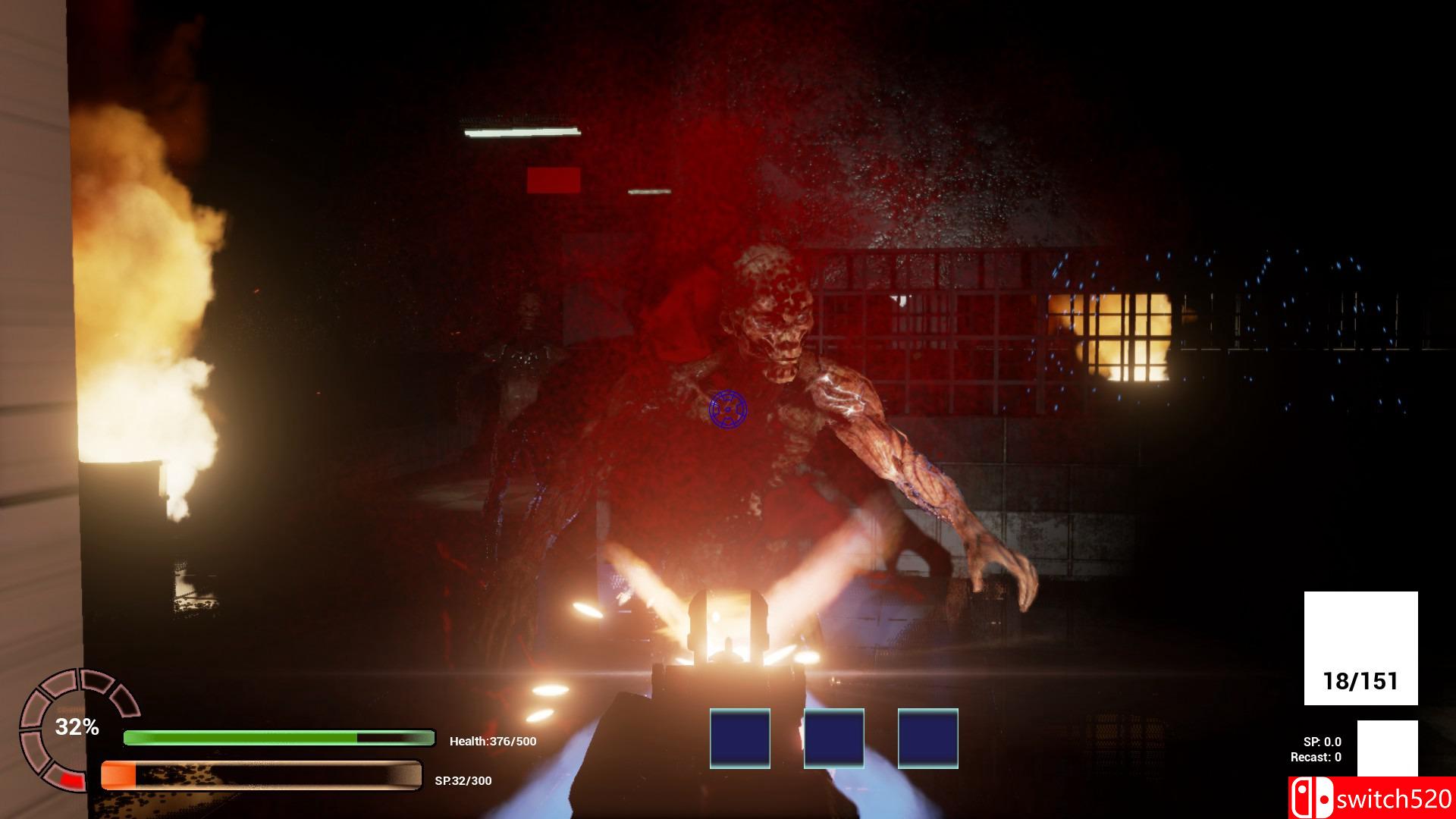Screen dimensions: 1456x819
Task: Activate the white skill box beside Recast
Action: click(1387, 748)
